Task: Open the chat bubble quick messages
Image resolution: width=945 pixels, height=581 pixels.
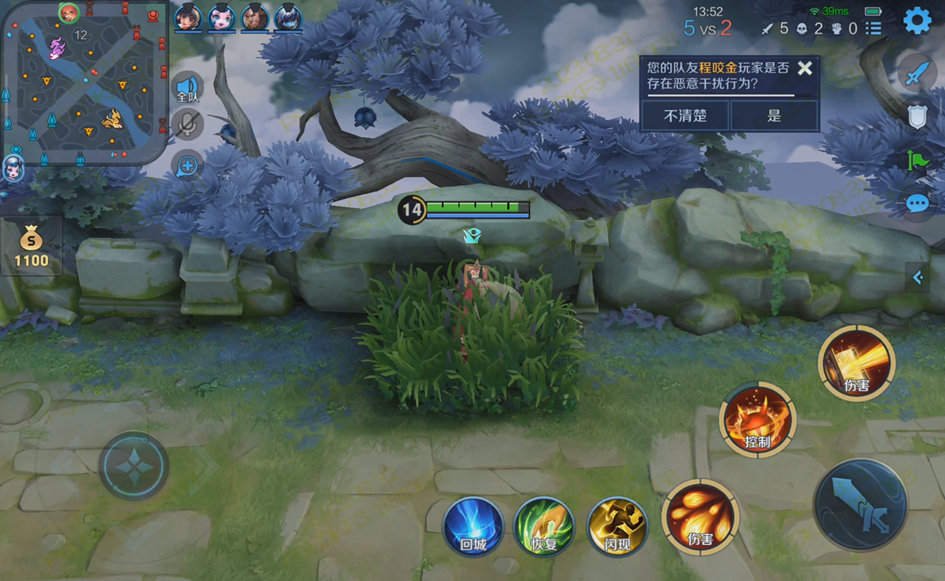Action: tap(917, 204)
